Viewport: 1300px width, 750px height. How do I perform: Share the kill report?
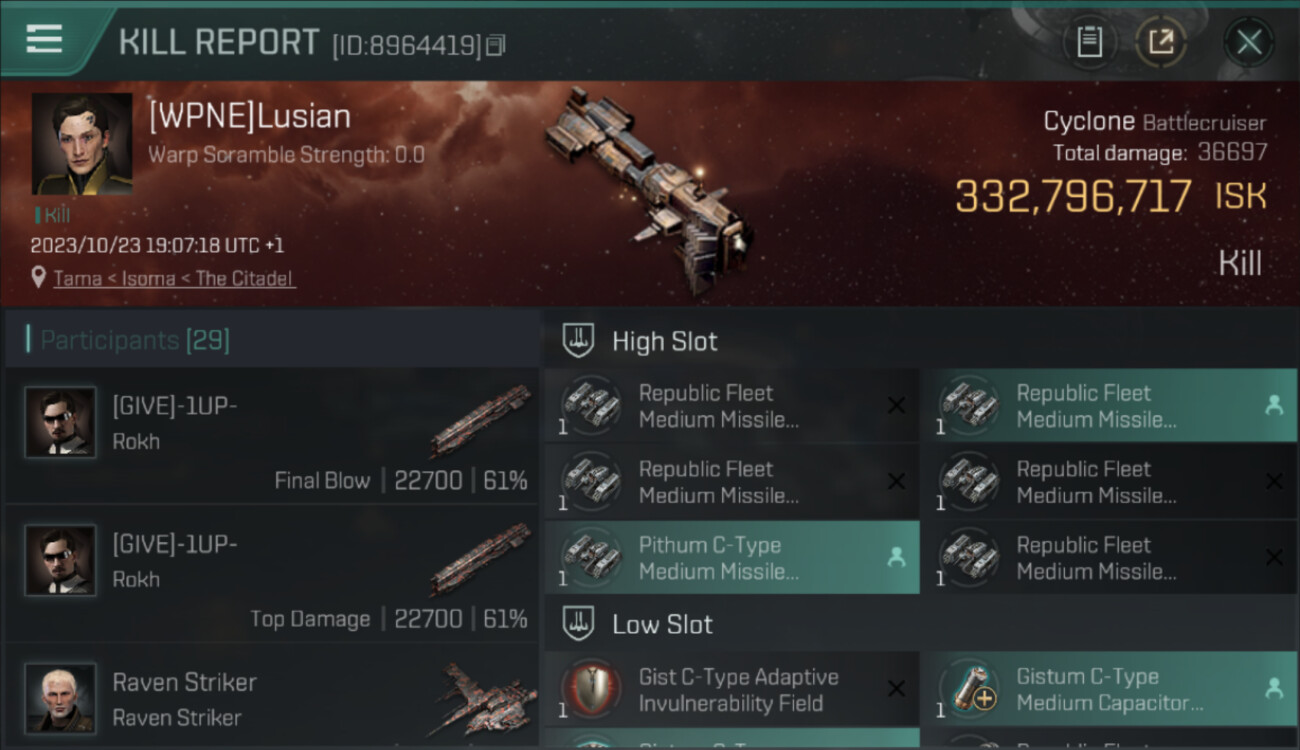click(1160, 42)
